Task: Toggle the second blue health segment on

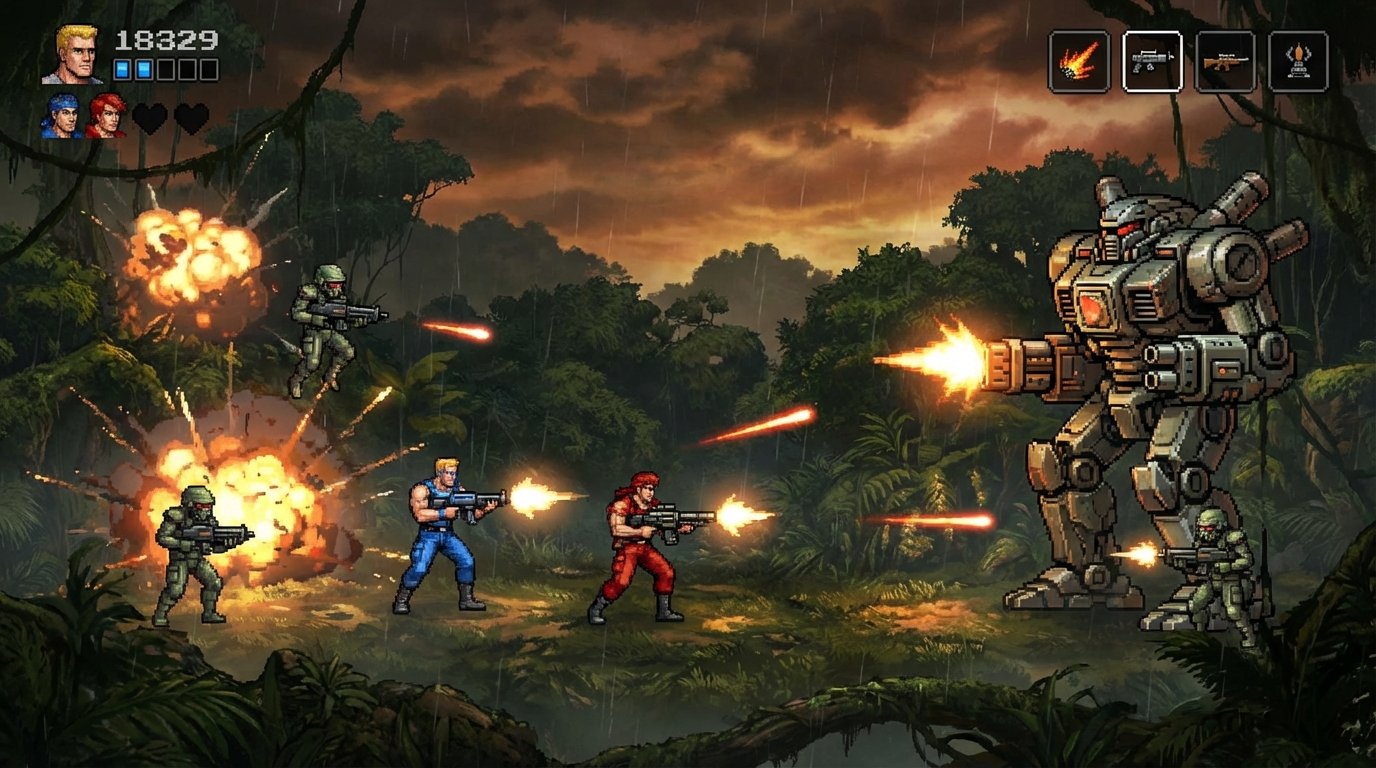Action: click(143, 70)
